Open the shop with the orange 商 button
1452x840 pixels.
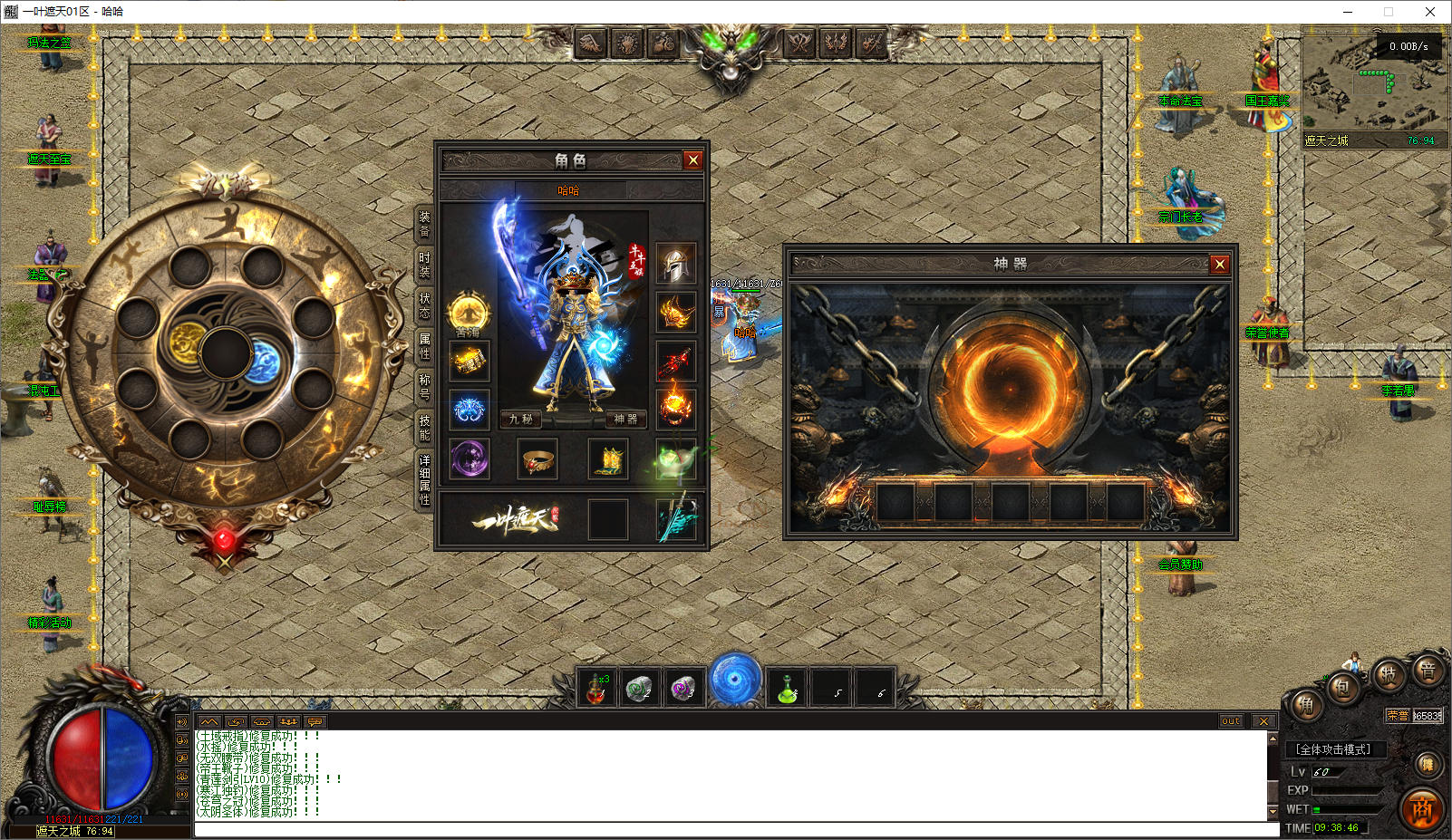[x=1422, y=809]
